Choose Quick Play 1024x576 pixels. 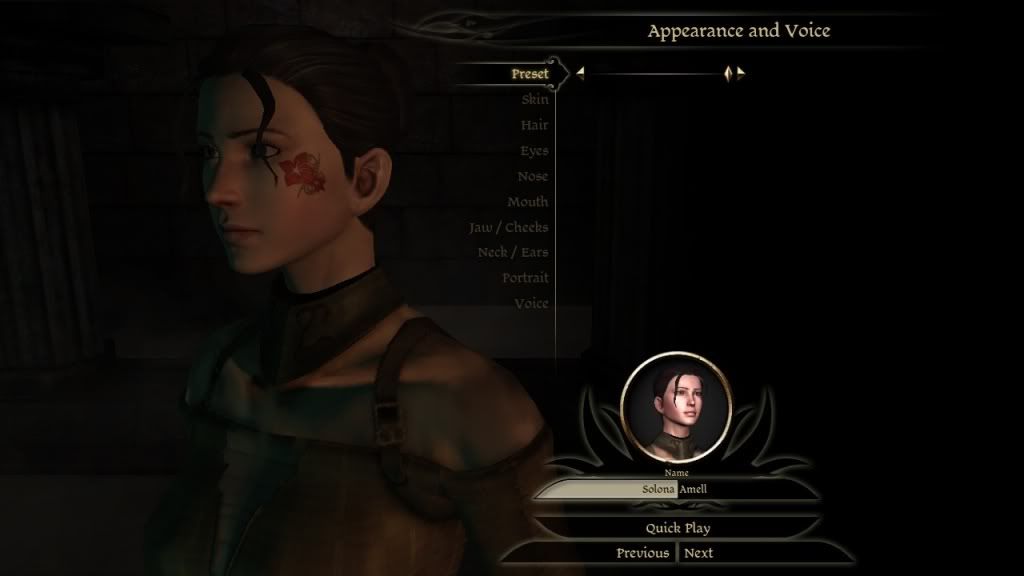[x=677, y=528]
